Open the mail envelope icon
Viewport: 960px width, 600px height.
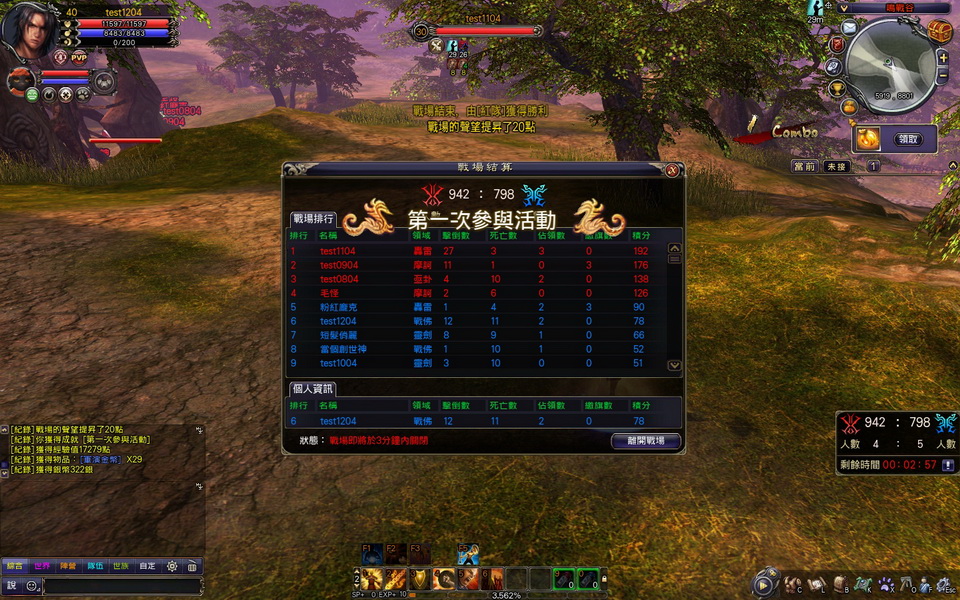coord(848,28)
